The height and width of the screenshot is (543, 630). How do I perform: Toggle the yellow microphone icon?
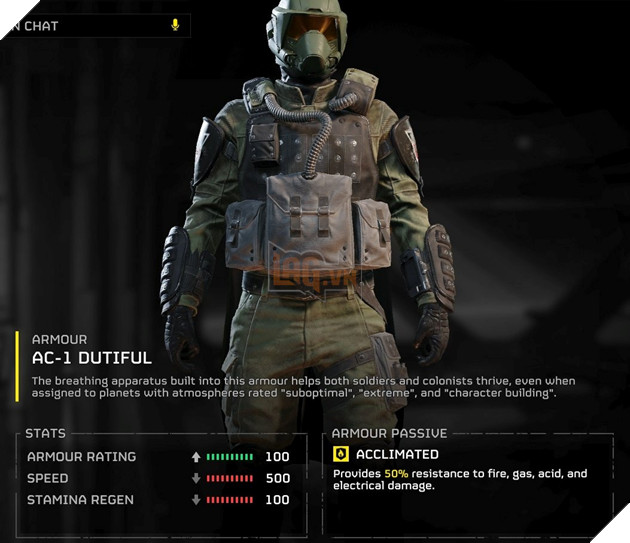(x=175, y=25)
